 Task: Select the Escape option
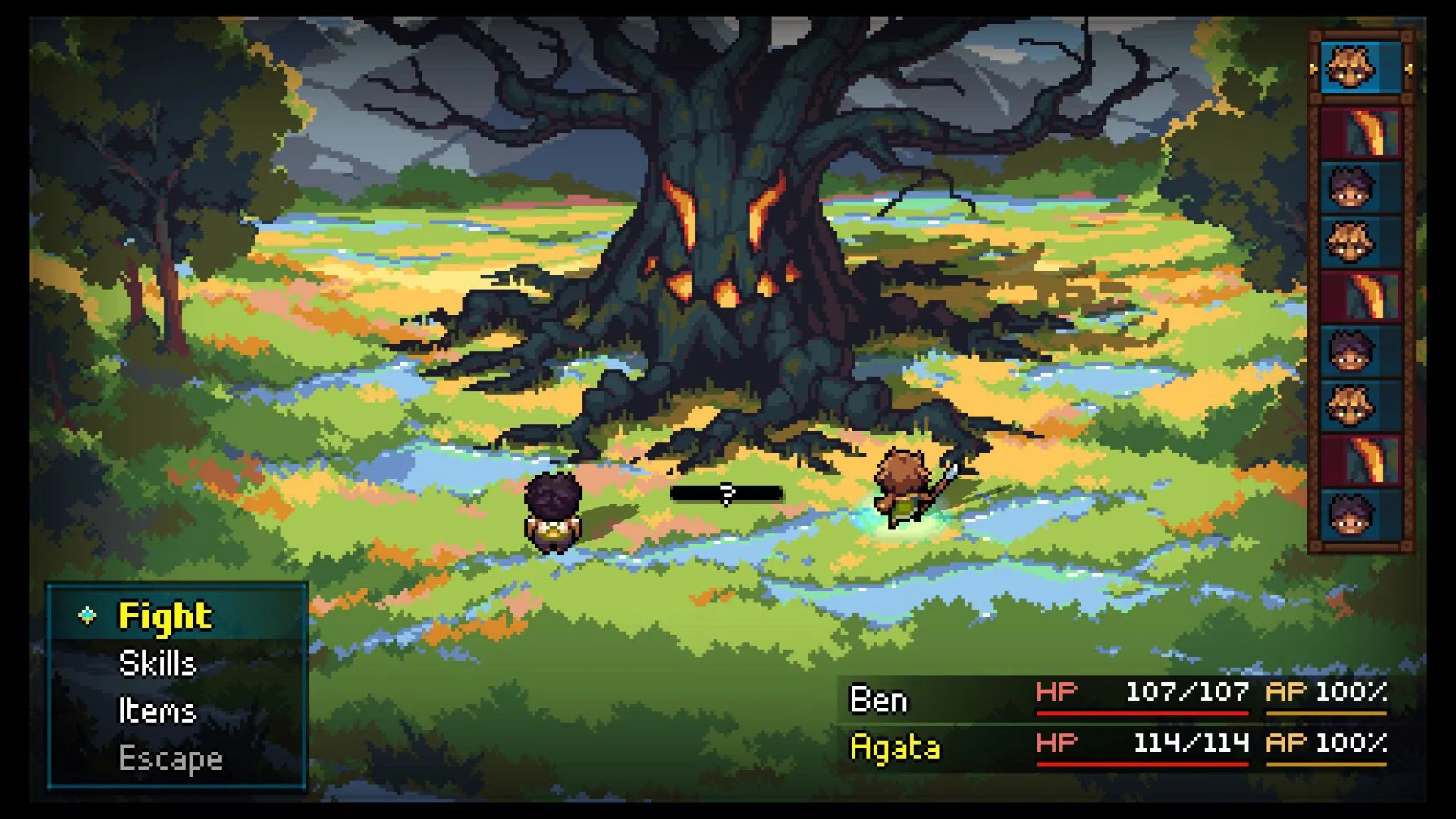(171, 758)
